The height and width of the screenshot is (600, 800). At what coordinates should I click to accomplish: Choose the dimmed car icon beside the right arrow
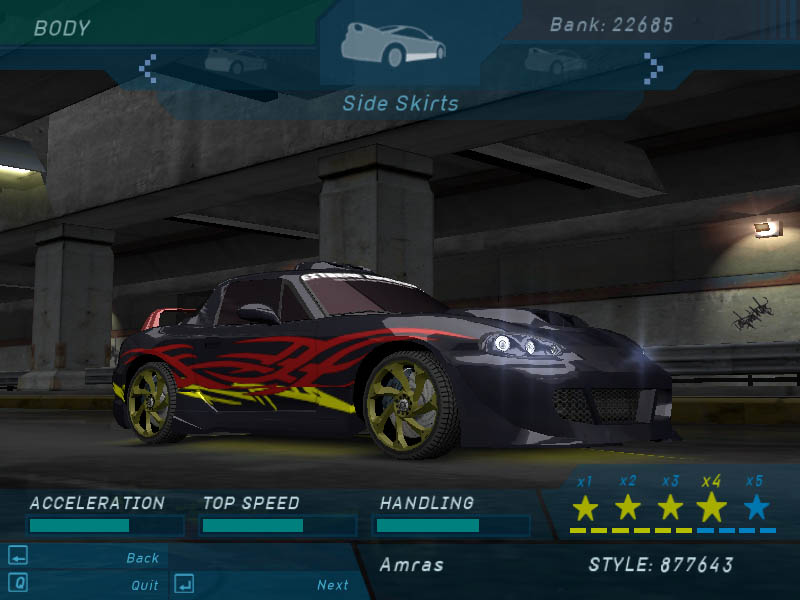556,61
